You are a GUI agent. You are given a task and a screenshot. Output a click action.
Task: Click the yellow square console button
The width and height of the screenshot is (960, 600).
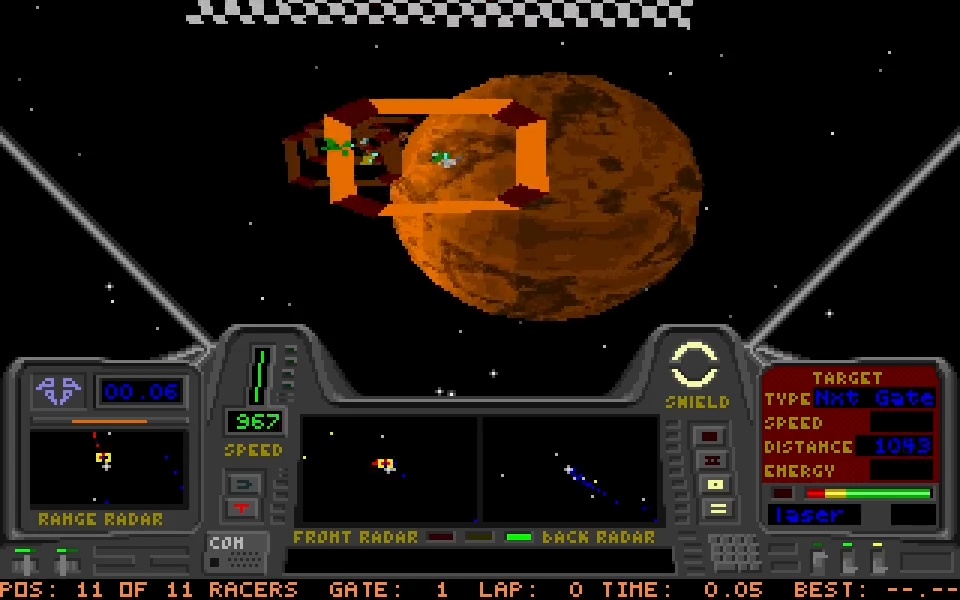coord(716,485)
